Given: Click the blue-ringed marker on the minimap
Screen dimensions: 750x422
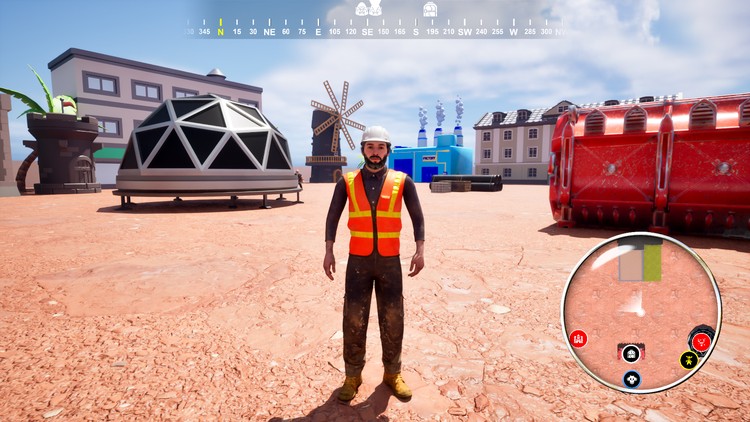Looking at the screenshot, I should point(632,379).
